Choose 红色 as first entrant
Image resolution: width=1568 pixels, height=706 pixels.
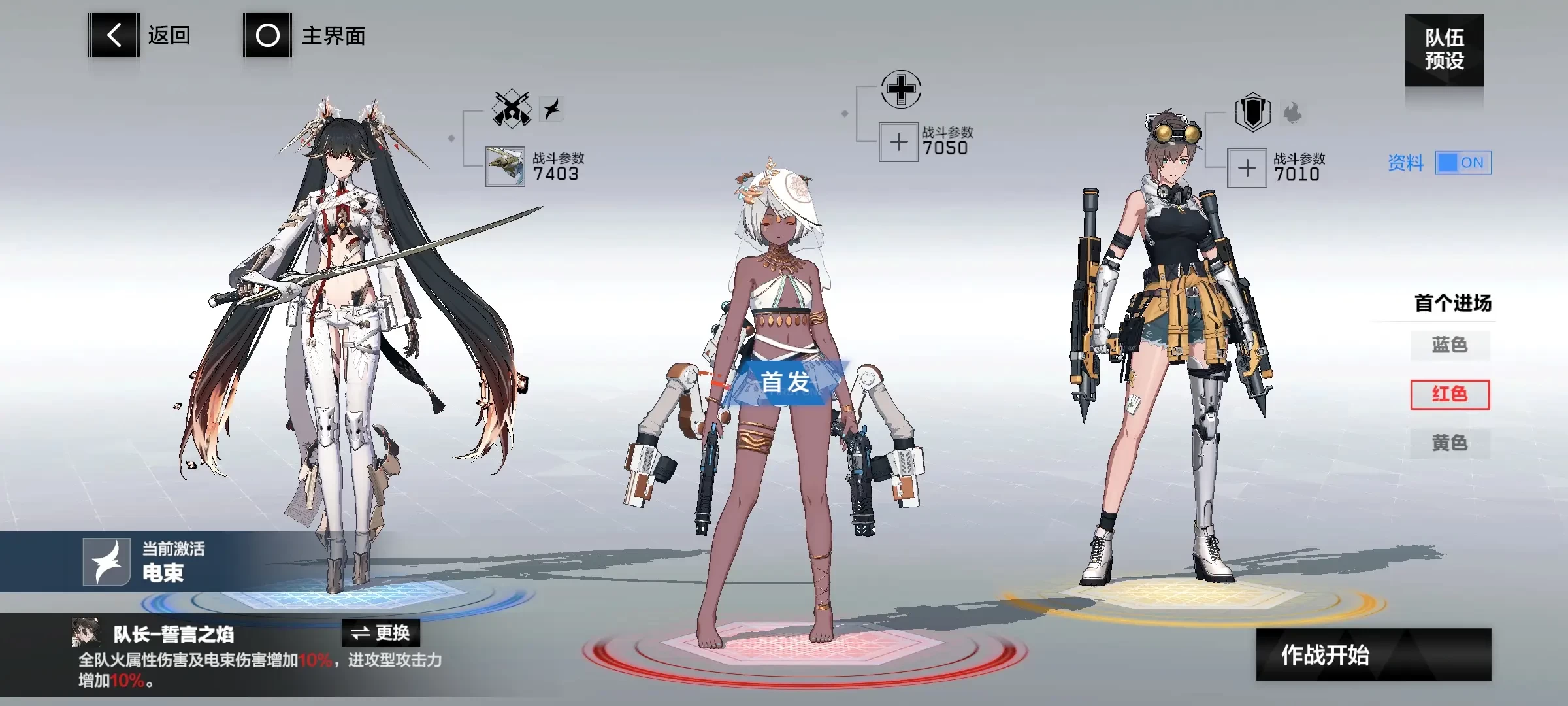(1450, 394)
